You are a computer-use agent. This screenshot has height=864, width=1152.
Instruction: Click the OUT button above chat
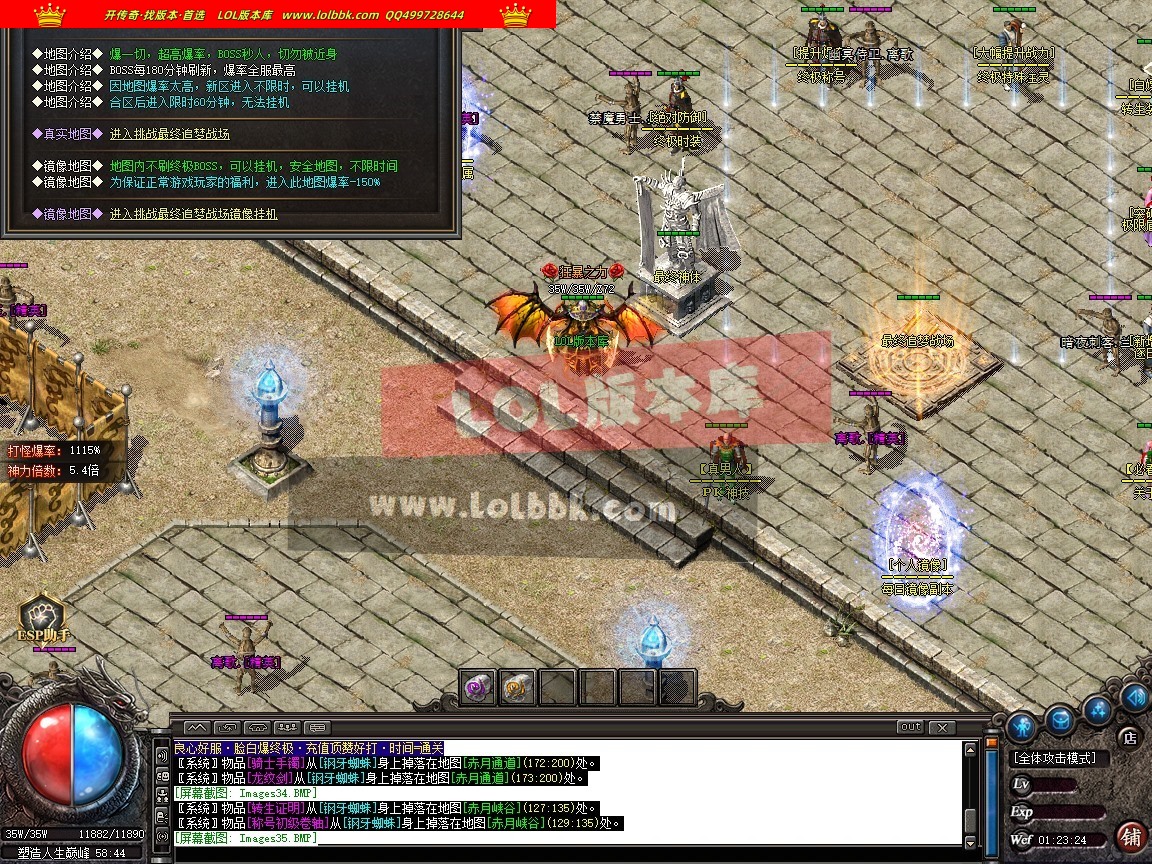point(910,727)
